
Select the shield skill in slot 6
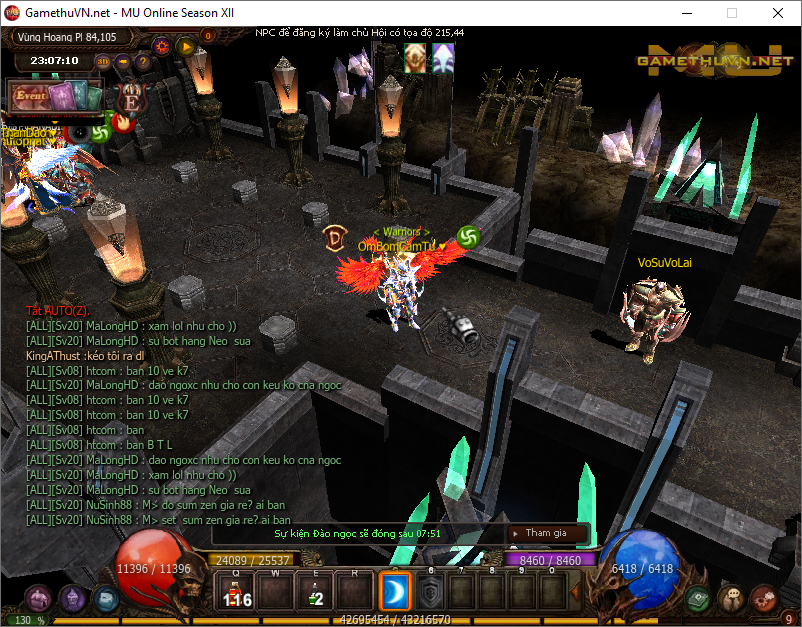[x=431, y=593]
